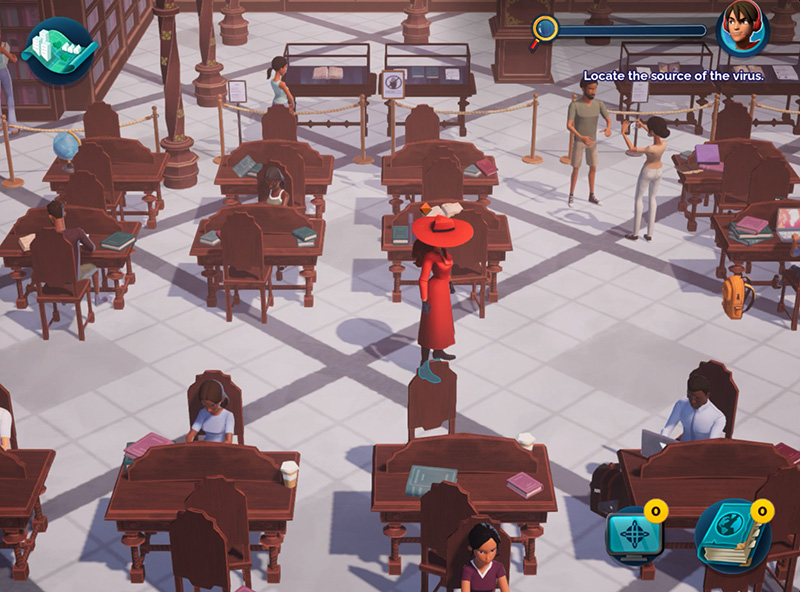Image resolution: width=800 pixels, height=592 pixels.
Task: Select the crosshair gadget icon
Action: (x=634, y=534)
